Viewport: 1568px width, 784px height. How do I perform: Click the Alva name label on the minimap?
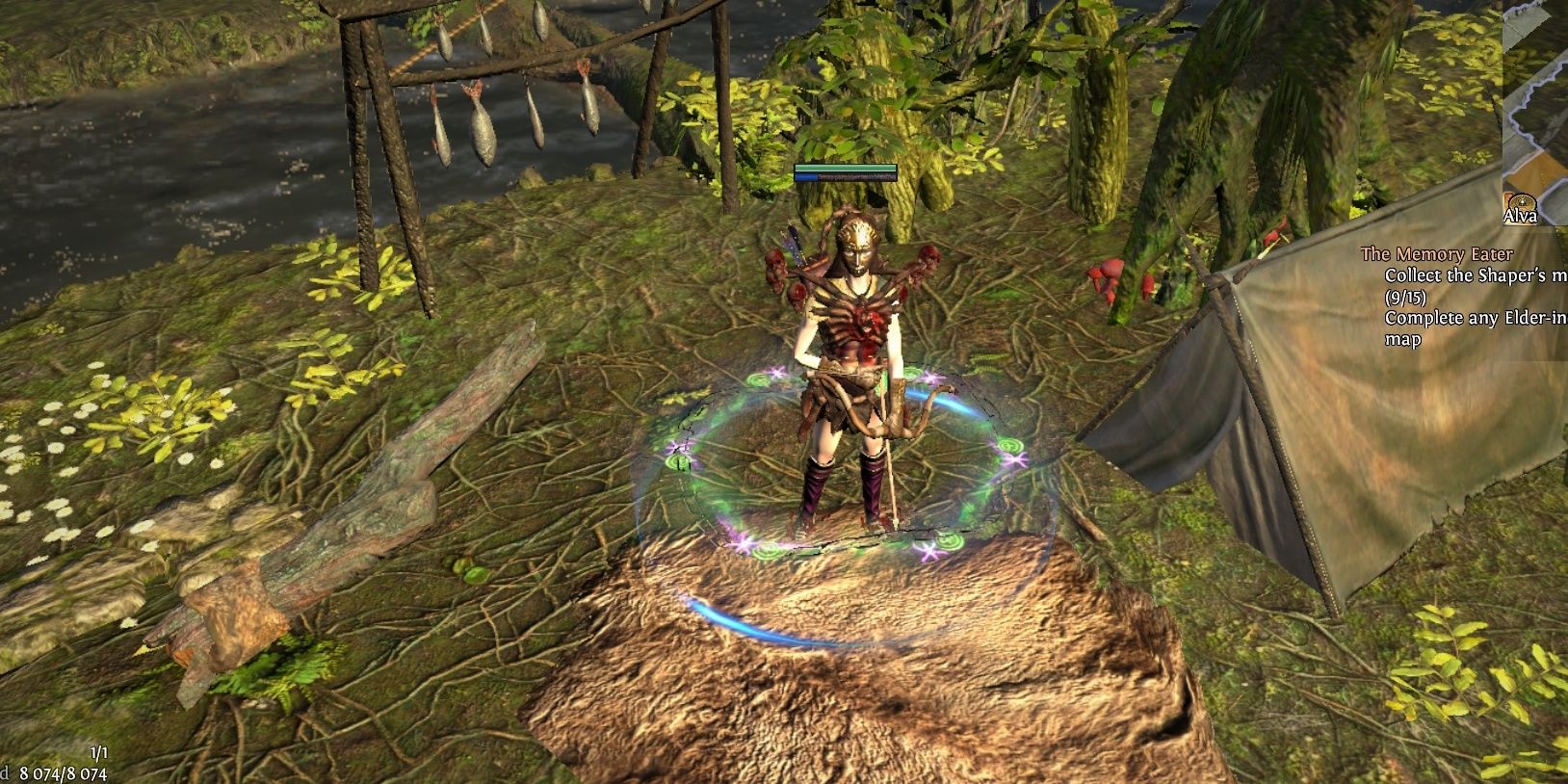click(1520, 216)
